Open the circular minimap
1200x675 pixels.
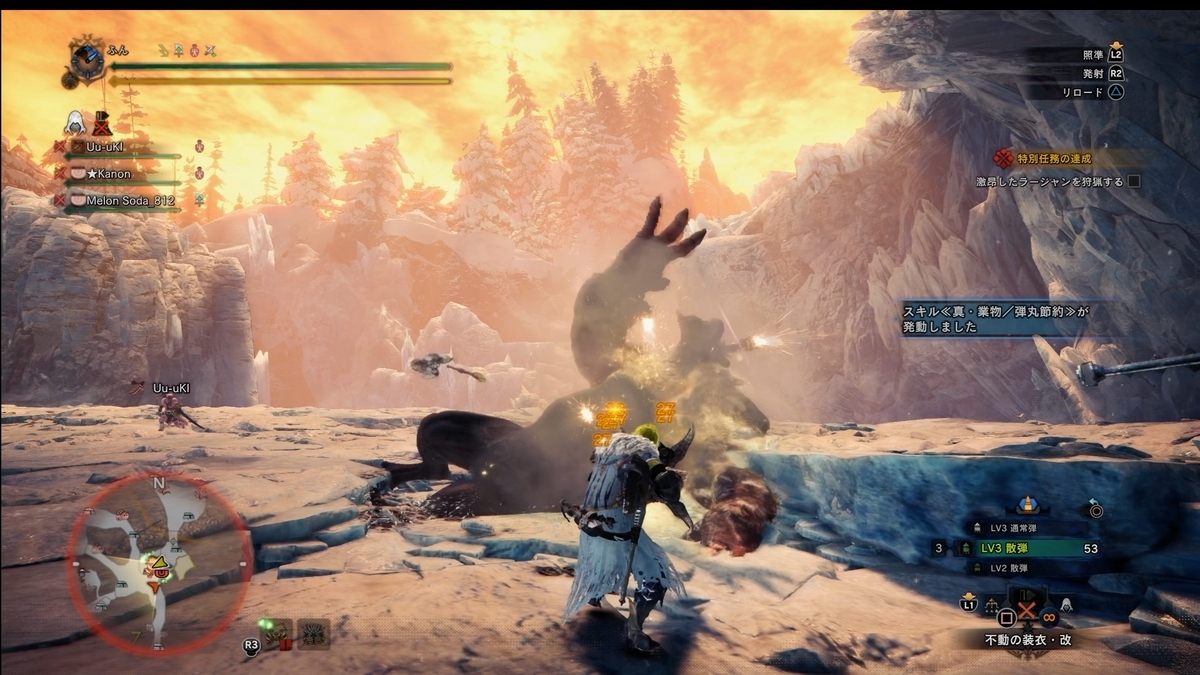click(159, 563)
